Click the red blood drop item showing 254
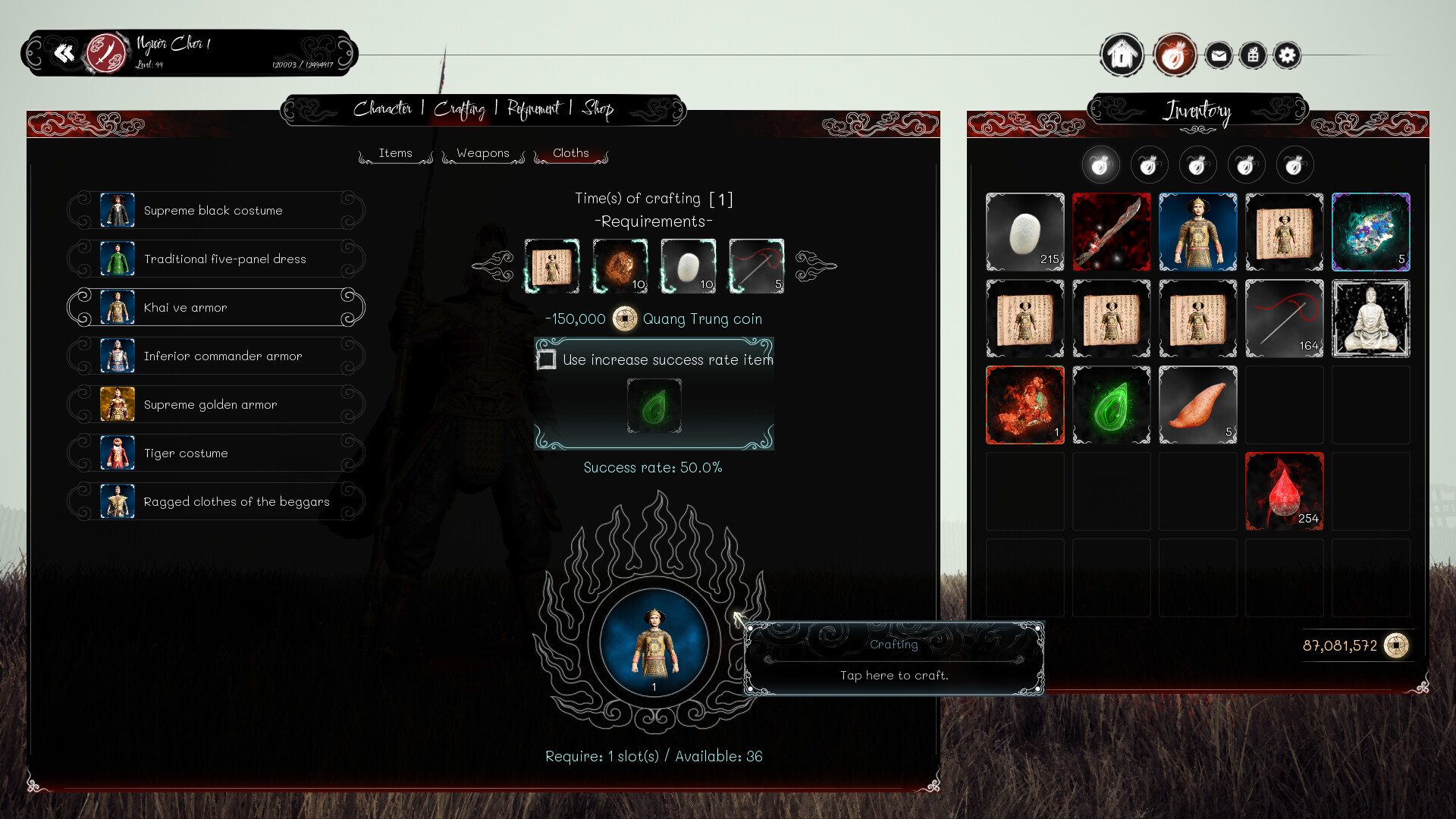Image resolution: width=1456 pixels, height=819 pixels. pos(1284,491)
